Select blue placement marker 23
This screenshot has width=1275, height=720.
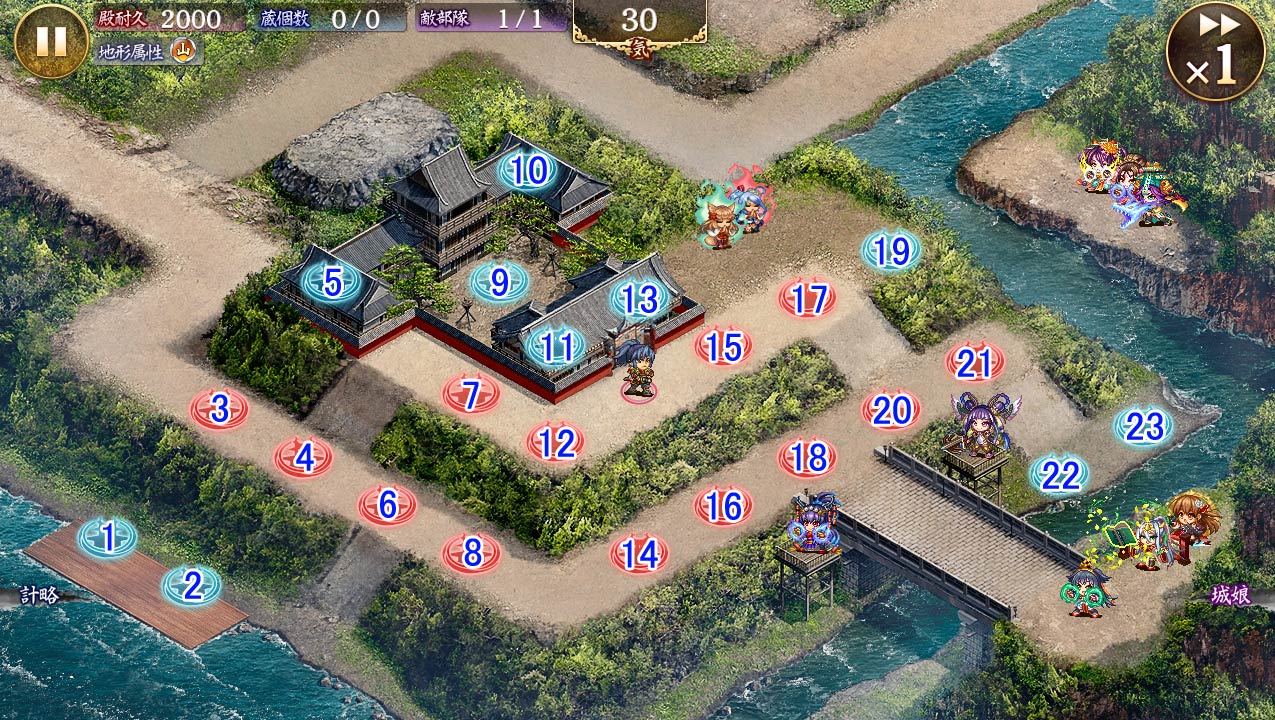click(1144, 427)
